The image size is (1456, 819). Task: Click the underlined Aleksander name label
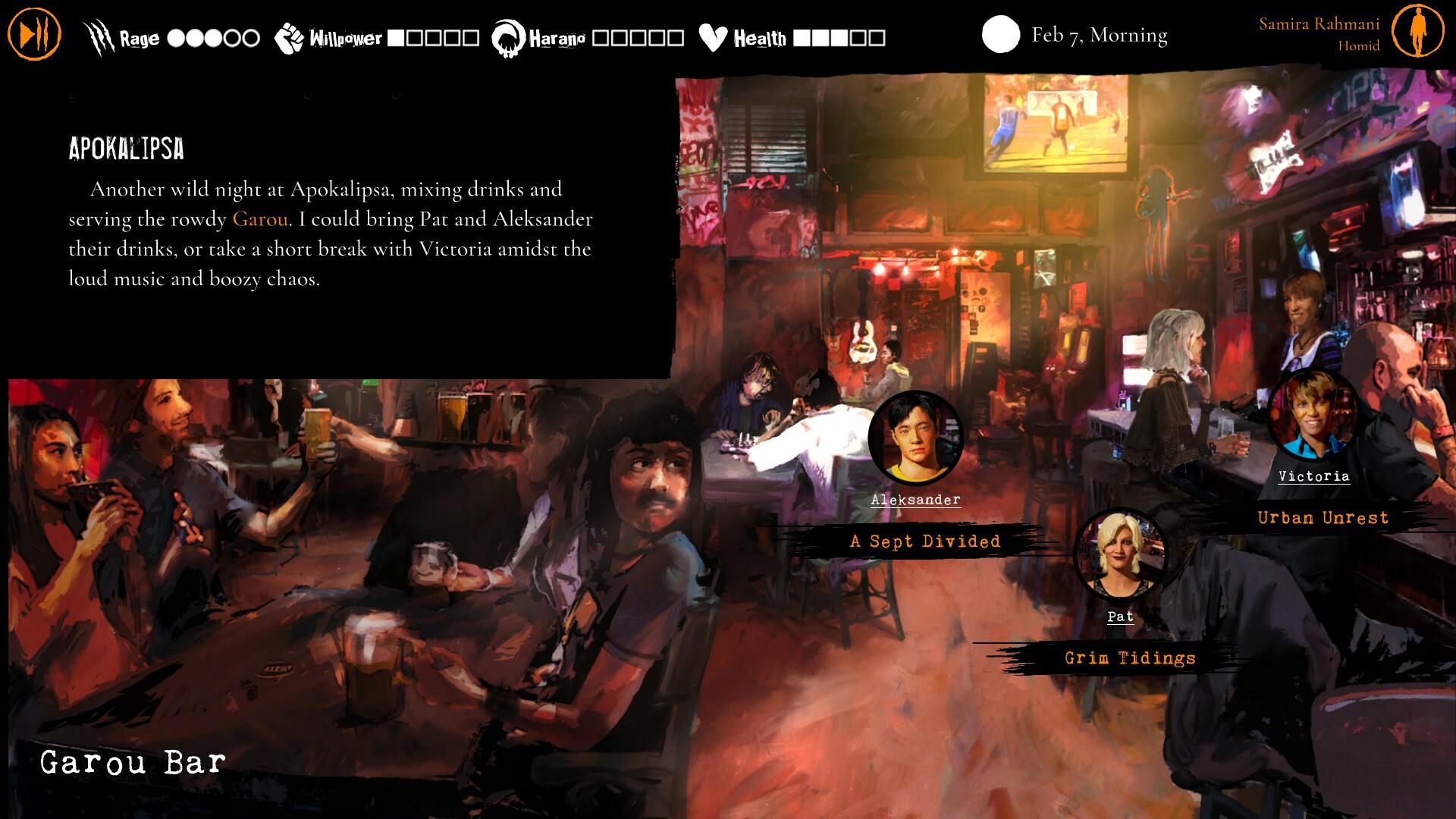[x=917, y=500]
